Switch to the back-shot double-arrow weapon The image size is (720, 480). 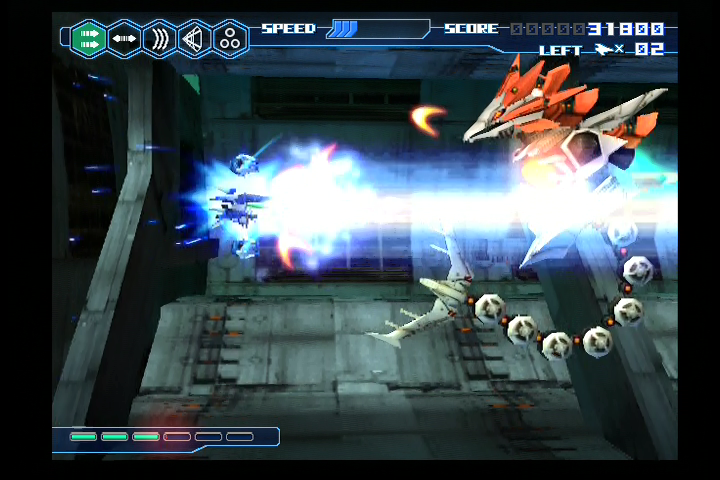click(124, 38)
